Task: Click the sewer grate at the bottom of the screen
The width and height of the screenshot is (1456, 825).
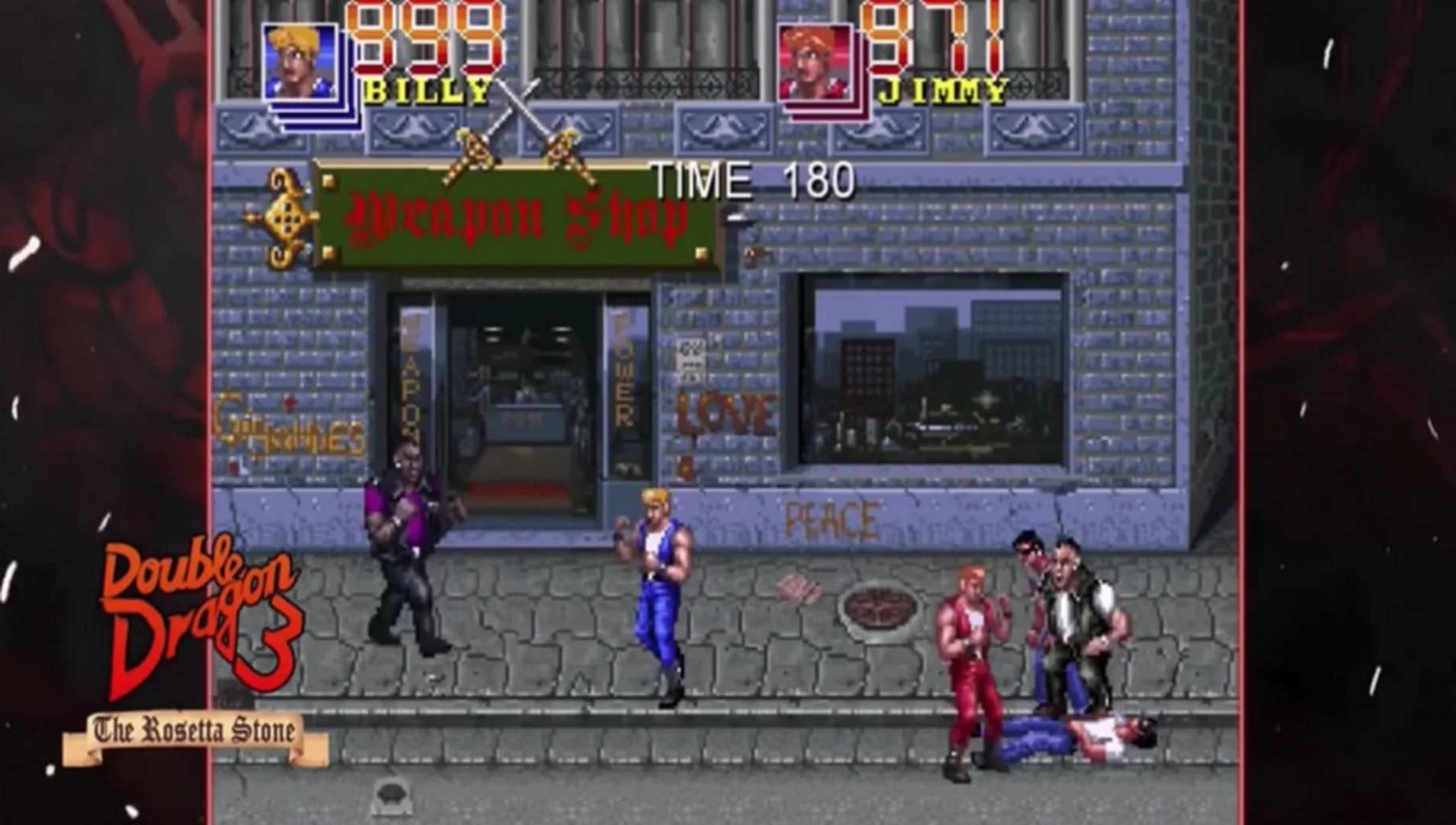Action: coord(391,794)
